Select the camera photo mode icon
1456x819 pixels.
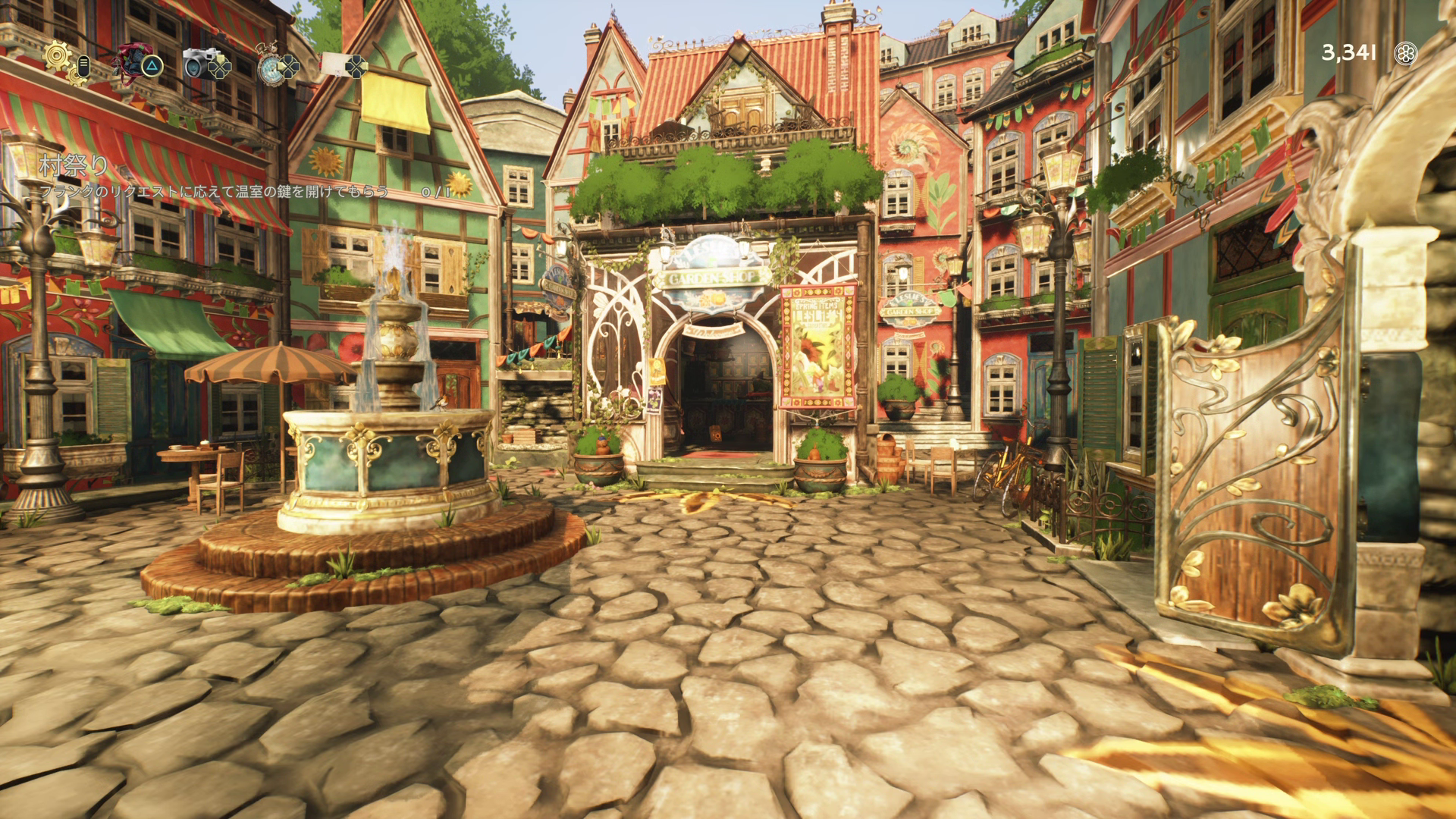pyautogui.click(x=200, y=63)
